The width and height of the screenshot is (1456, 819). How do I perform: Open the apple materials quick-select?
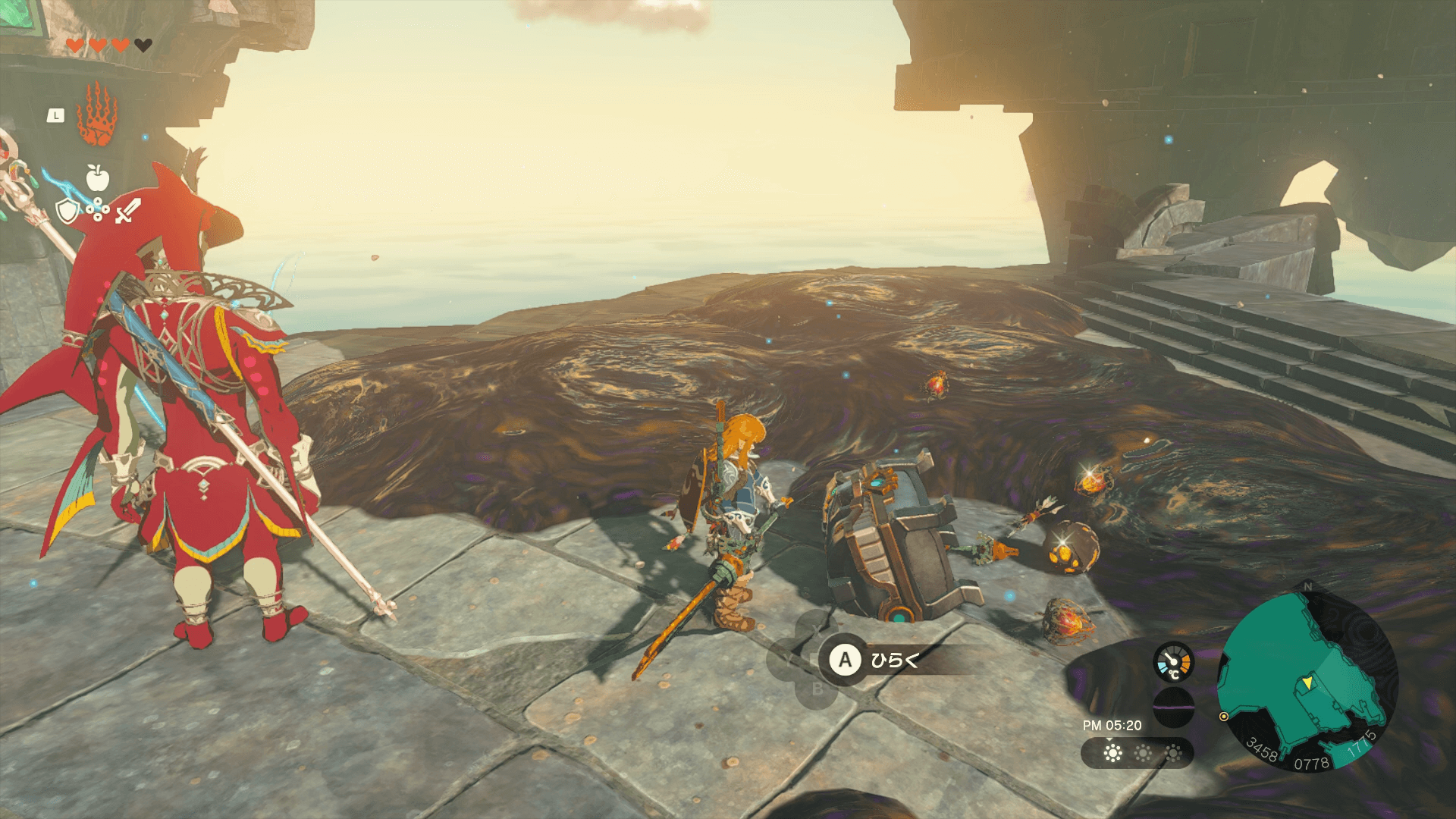click(98, 177)
